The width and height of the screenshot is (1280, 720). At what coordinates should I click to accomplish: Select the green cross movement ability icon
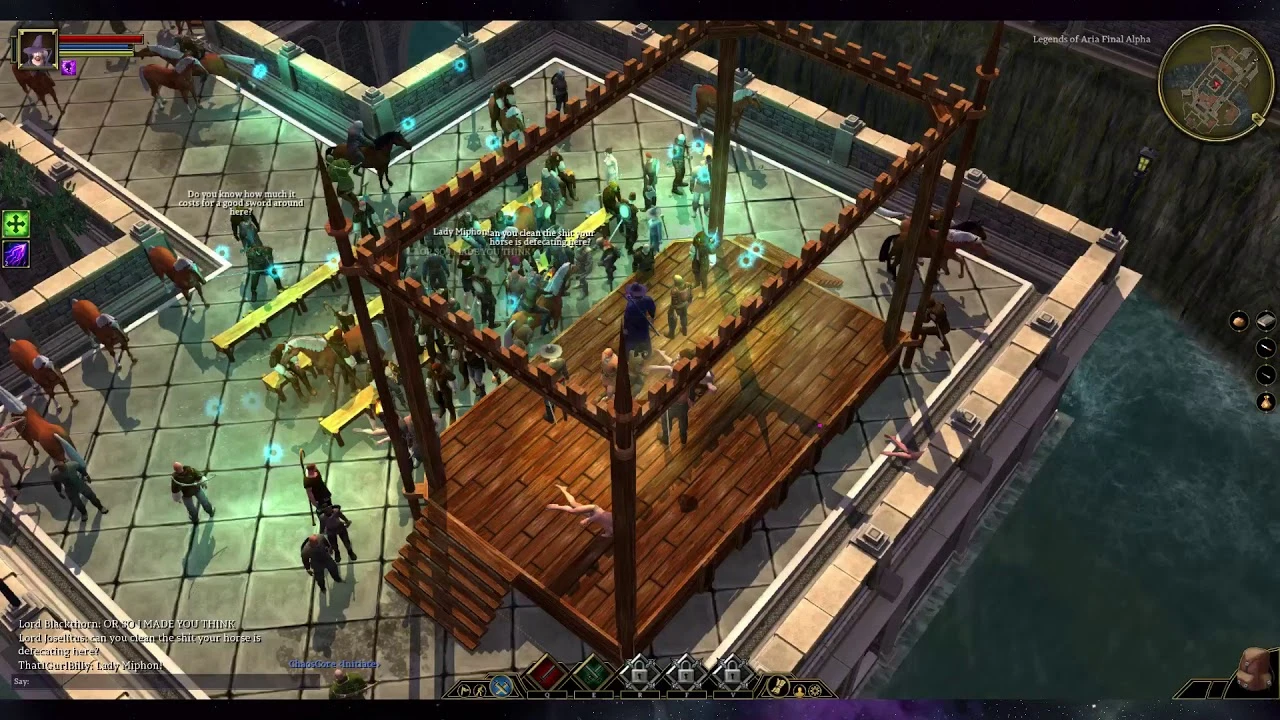click(x=15, y=222)
